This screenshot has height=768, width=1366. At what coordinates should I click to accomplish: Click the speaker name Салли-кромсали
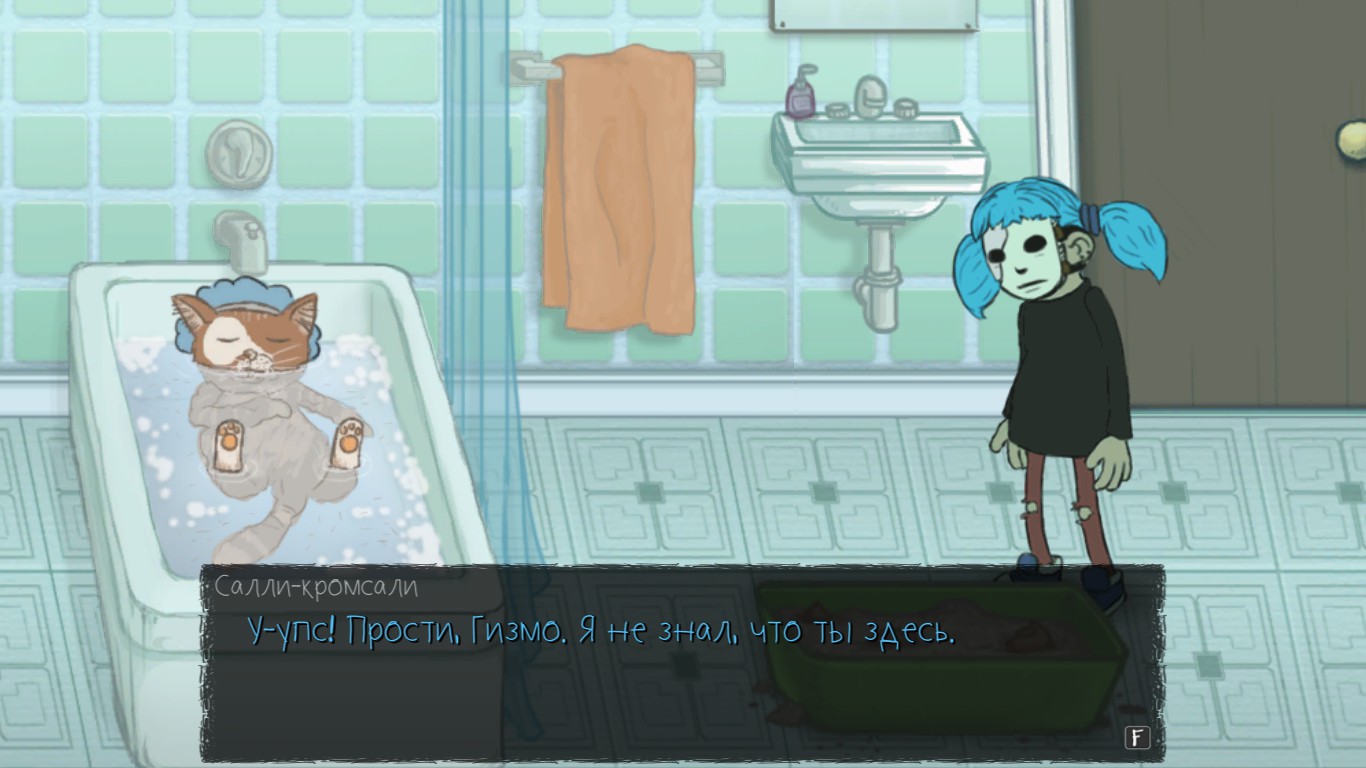click(316, 587)
